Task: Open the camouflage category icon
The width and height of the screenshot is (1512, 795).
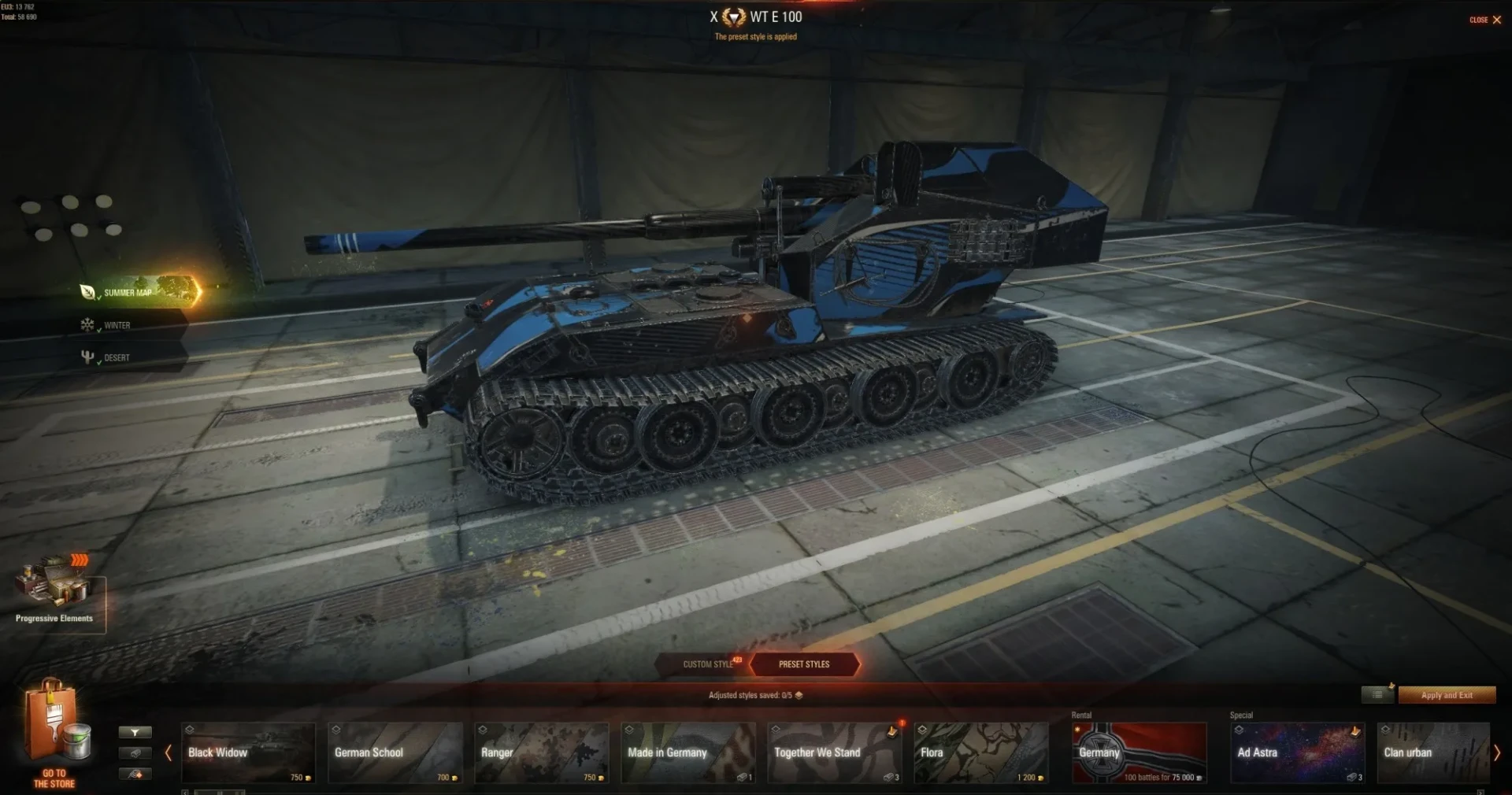Action: pyautogui.click(x=135, y=754)
